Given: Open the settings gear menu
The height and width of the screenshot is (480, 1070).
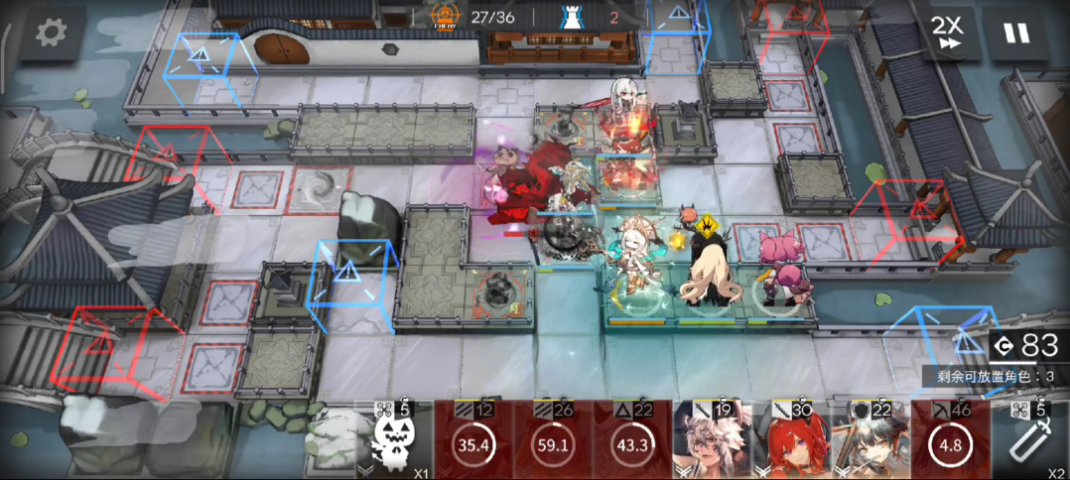Looking at the screenshot, I should (x=50, y=33).
